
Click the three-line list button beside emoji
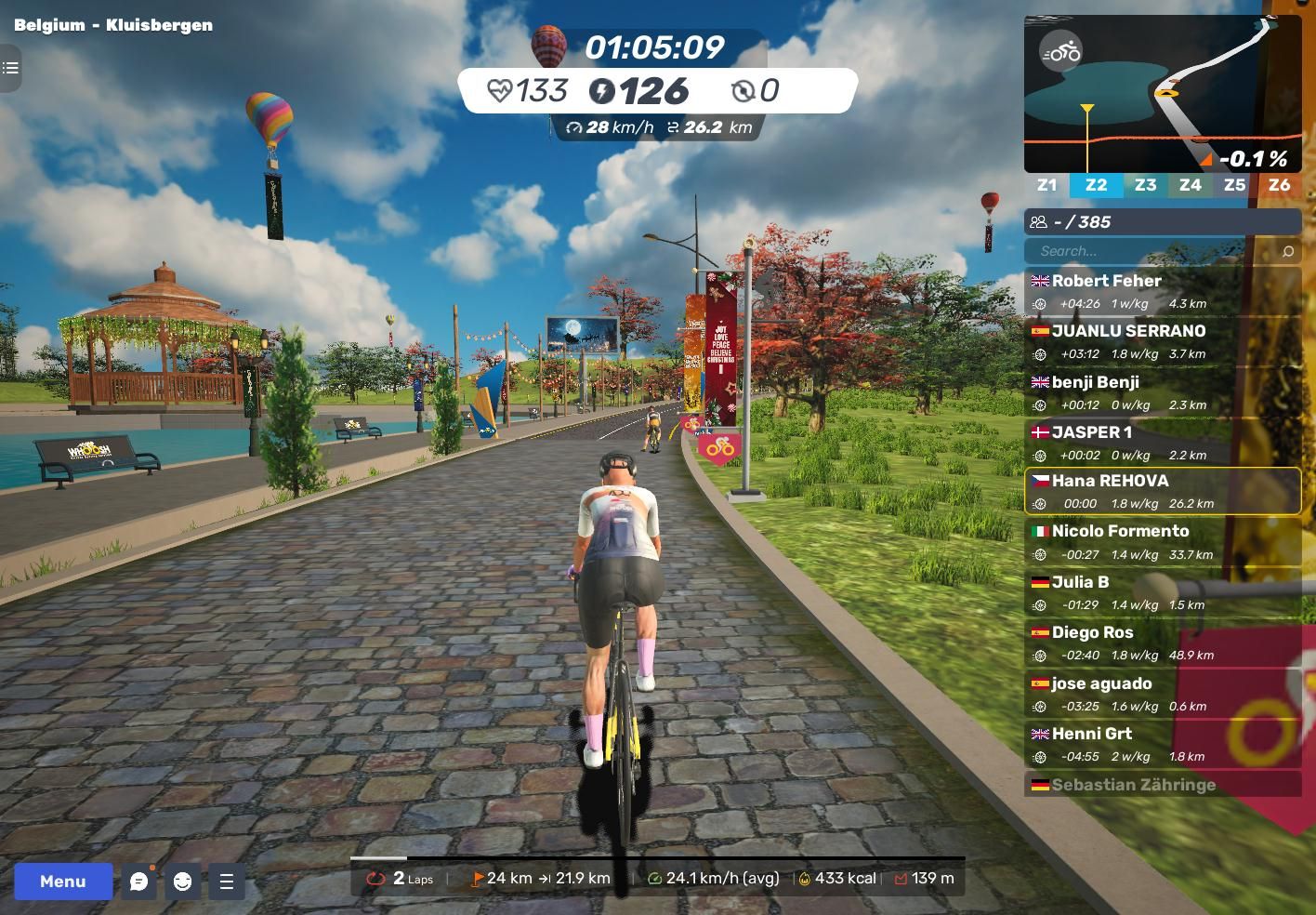tap(226, 882)
